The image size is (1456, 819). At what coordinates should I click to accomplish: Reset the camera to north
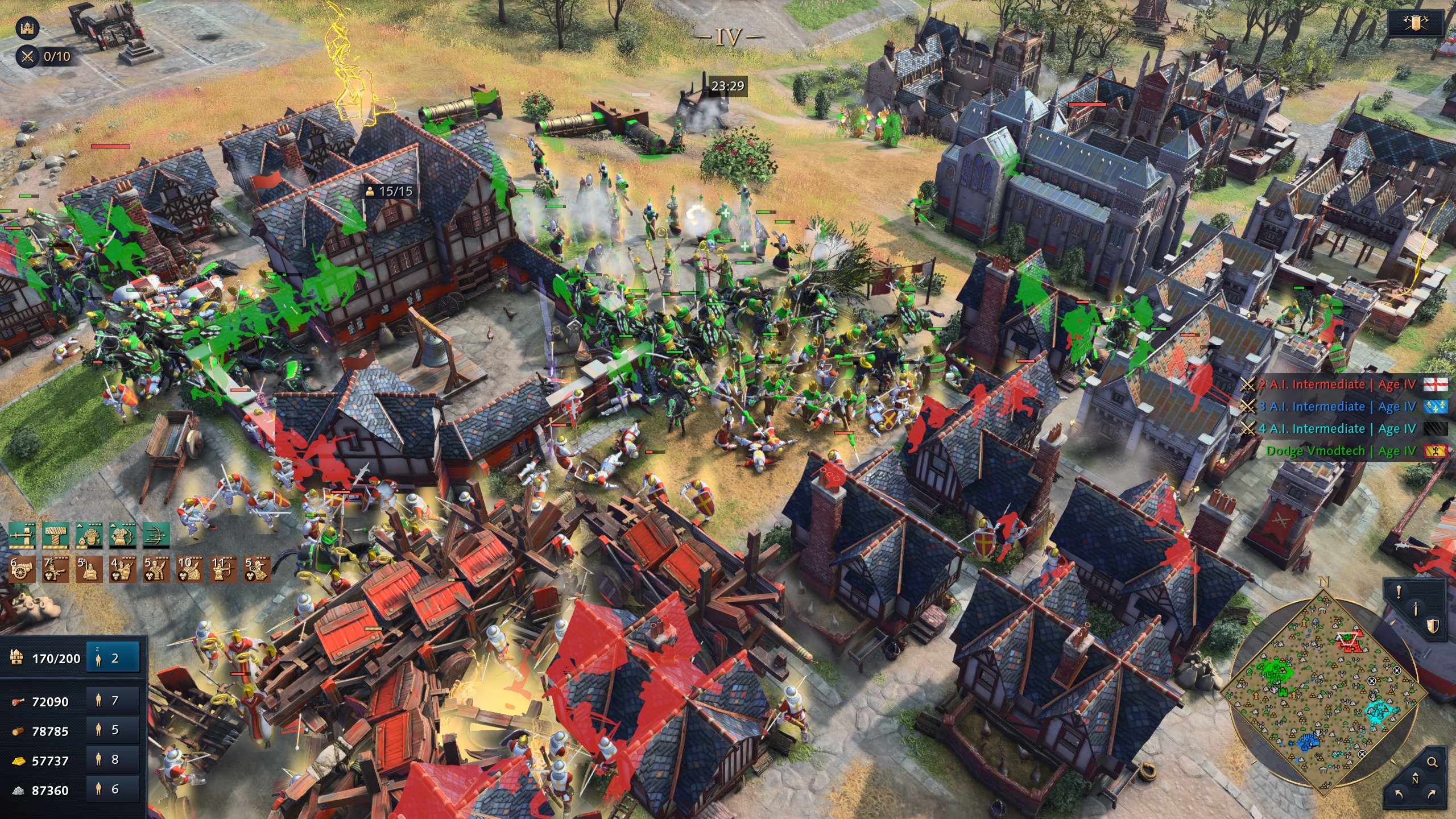1415,778
